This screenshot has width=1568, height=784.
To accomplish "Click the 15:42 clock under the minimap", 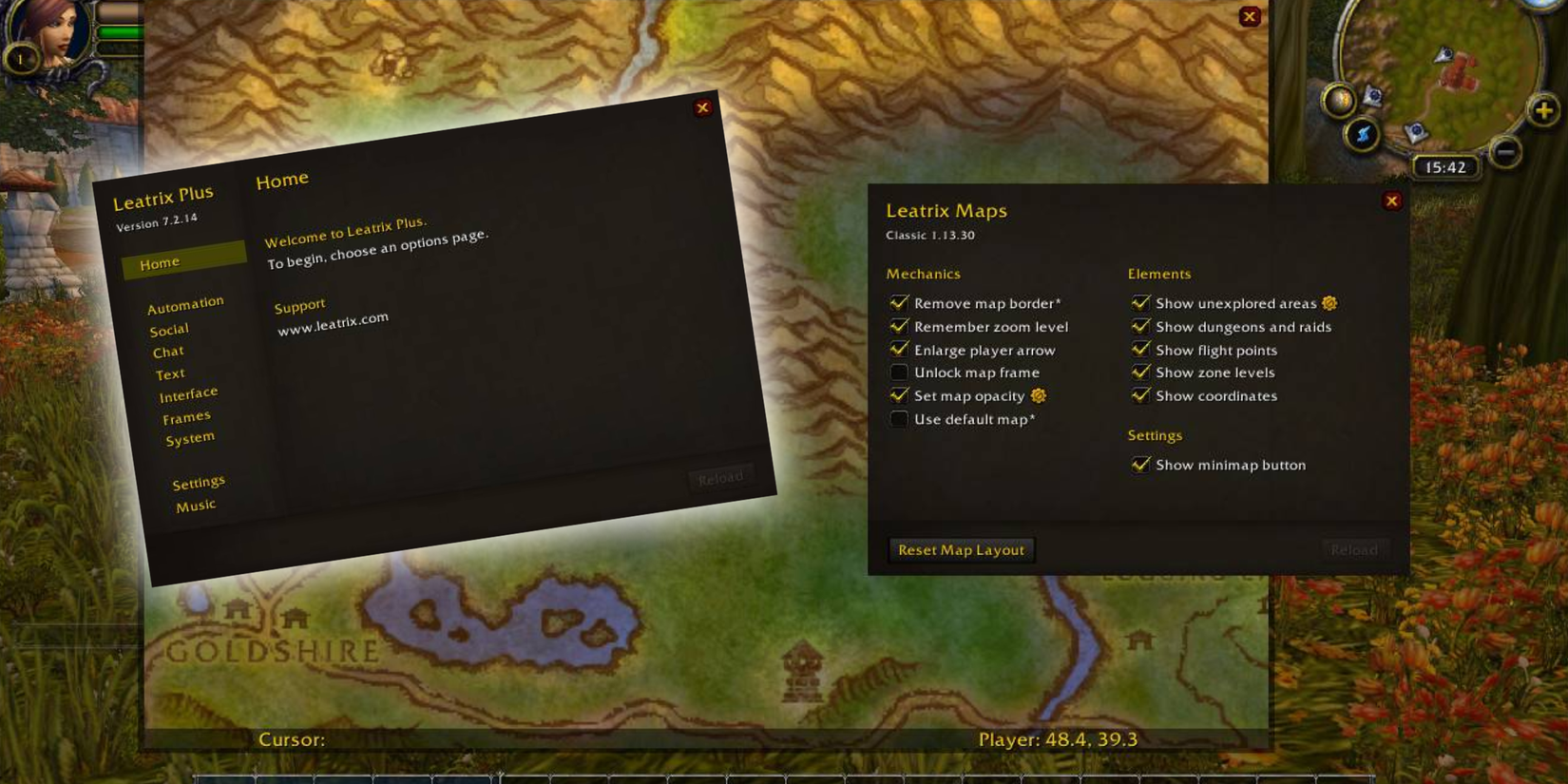I will (1445, 167).
